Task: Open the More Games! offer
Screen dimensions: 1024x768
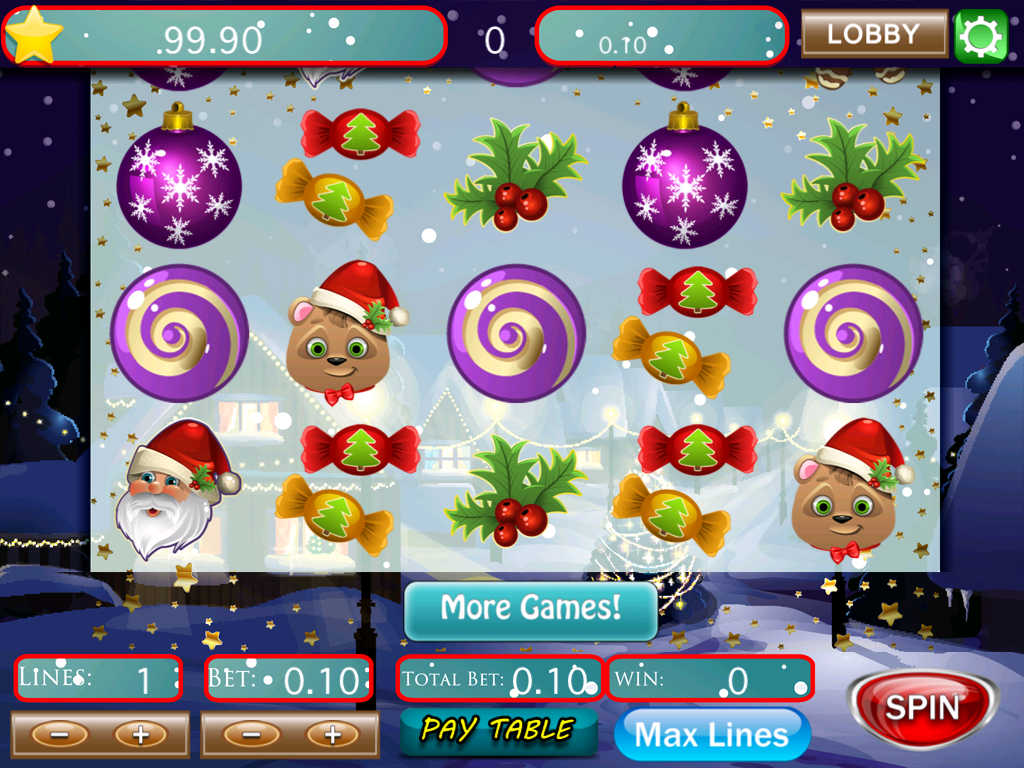Action: [531, 609]
